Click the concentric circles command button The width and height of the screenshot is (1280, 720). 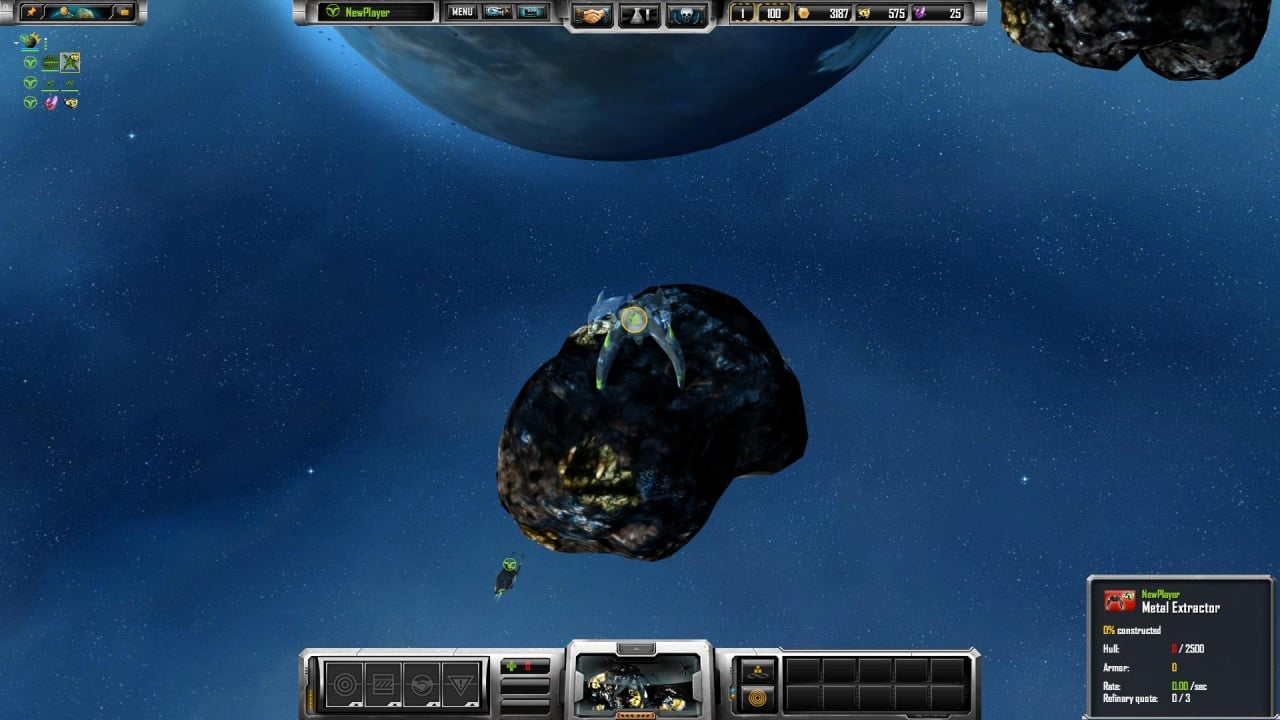tap(345, 685)
